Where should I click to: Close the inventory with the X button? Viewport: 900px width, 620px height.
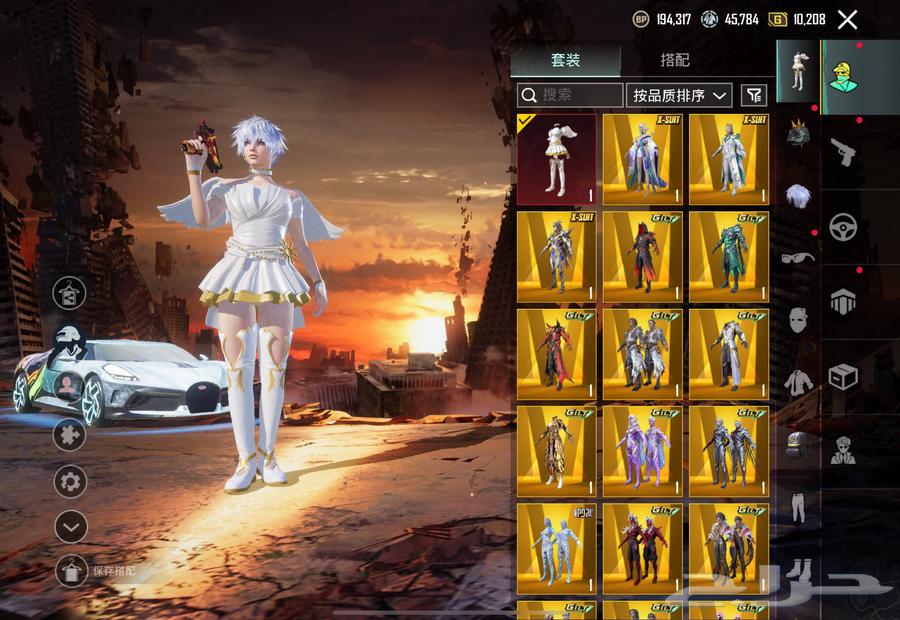(847, 19)
